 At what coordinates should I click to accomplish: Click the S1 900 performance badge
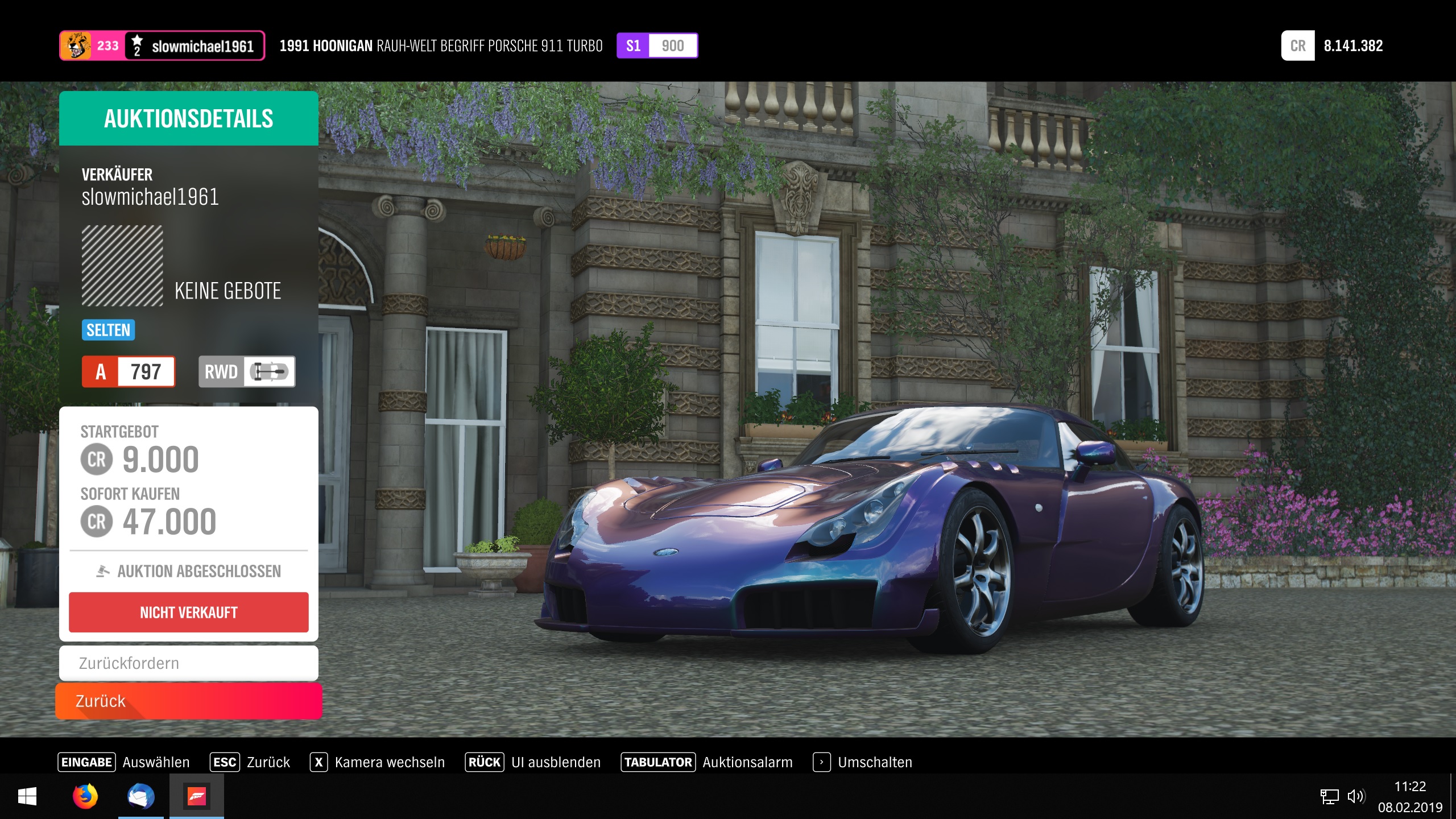(657, 45)
